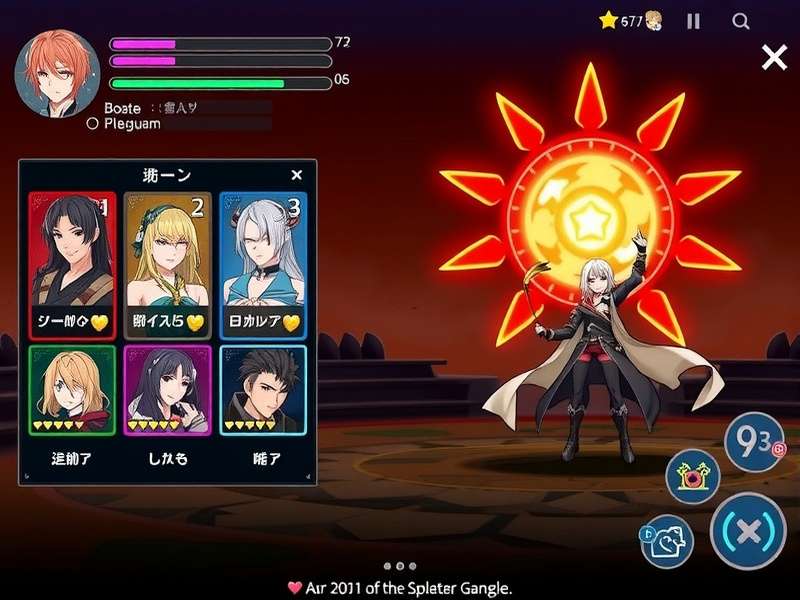Click the gold star currency icon
Image resolution: width=800 pixels, height=600 pixels.
coord(609,20)
